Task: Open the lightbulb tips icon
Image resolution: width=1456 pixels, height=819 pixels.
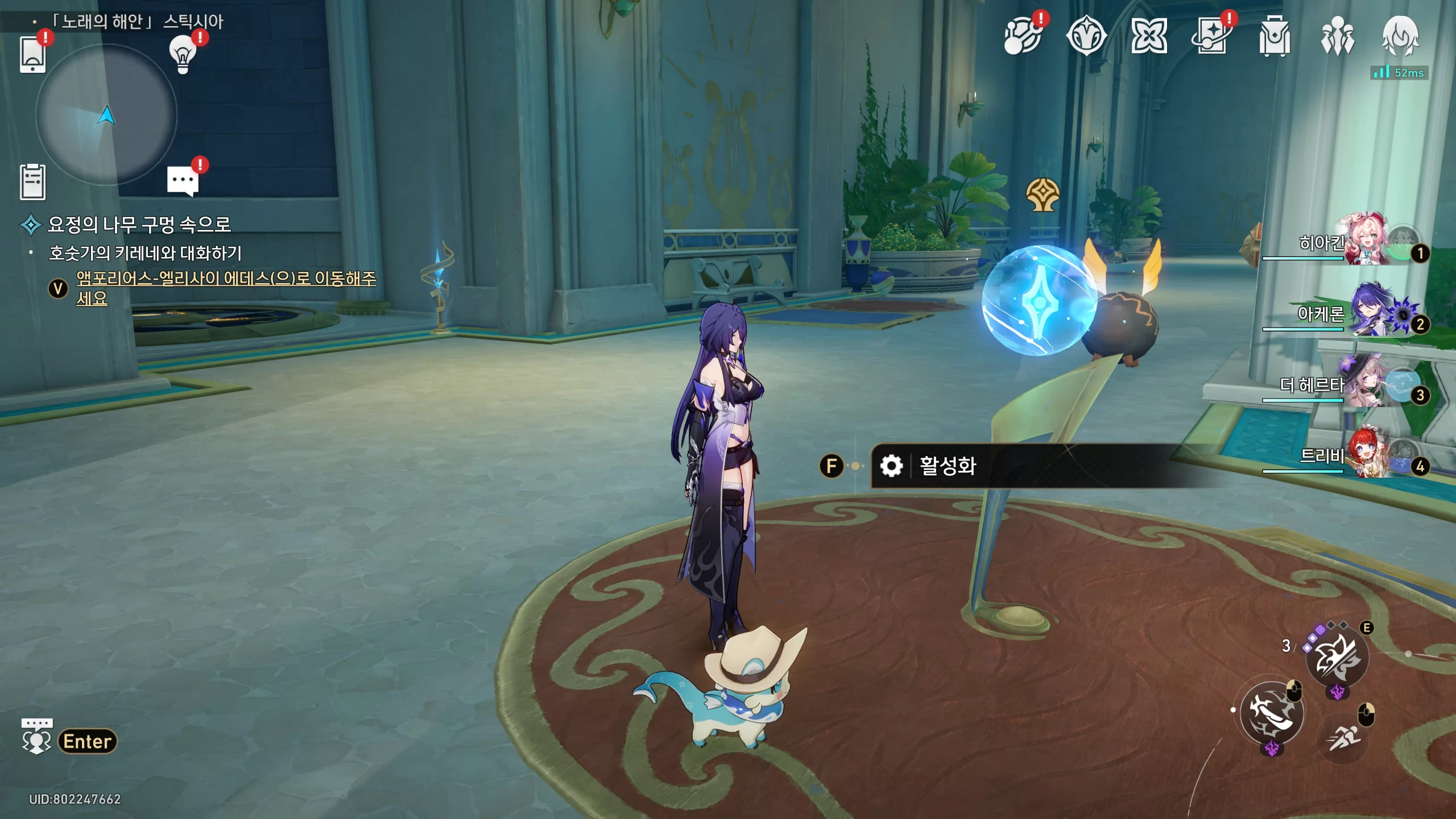Action: point(183,55)
